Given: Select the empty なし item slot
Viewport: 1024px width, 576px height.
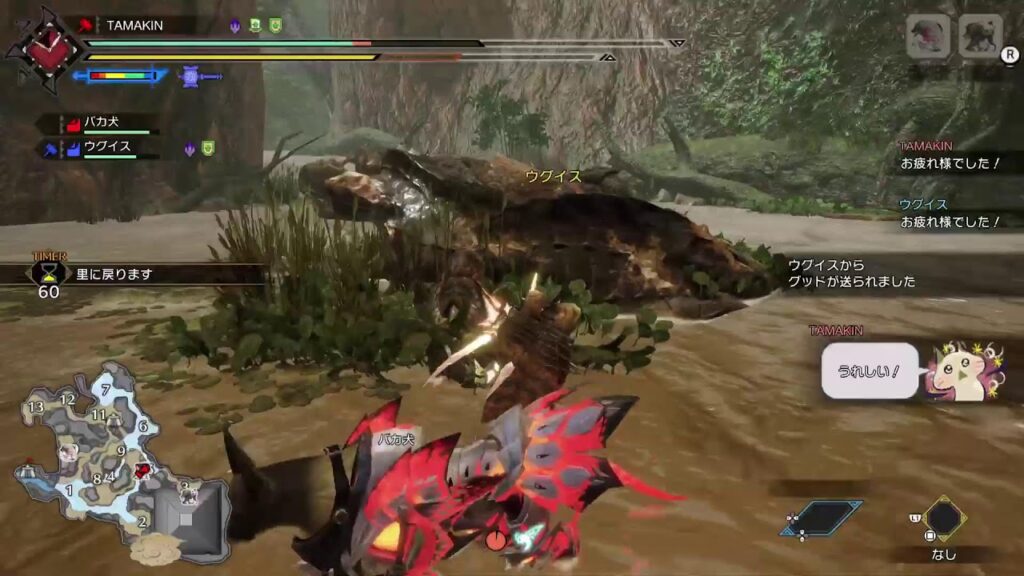Looking at the screenshot, I should [943, 520].
